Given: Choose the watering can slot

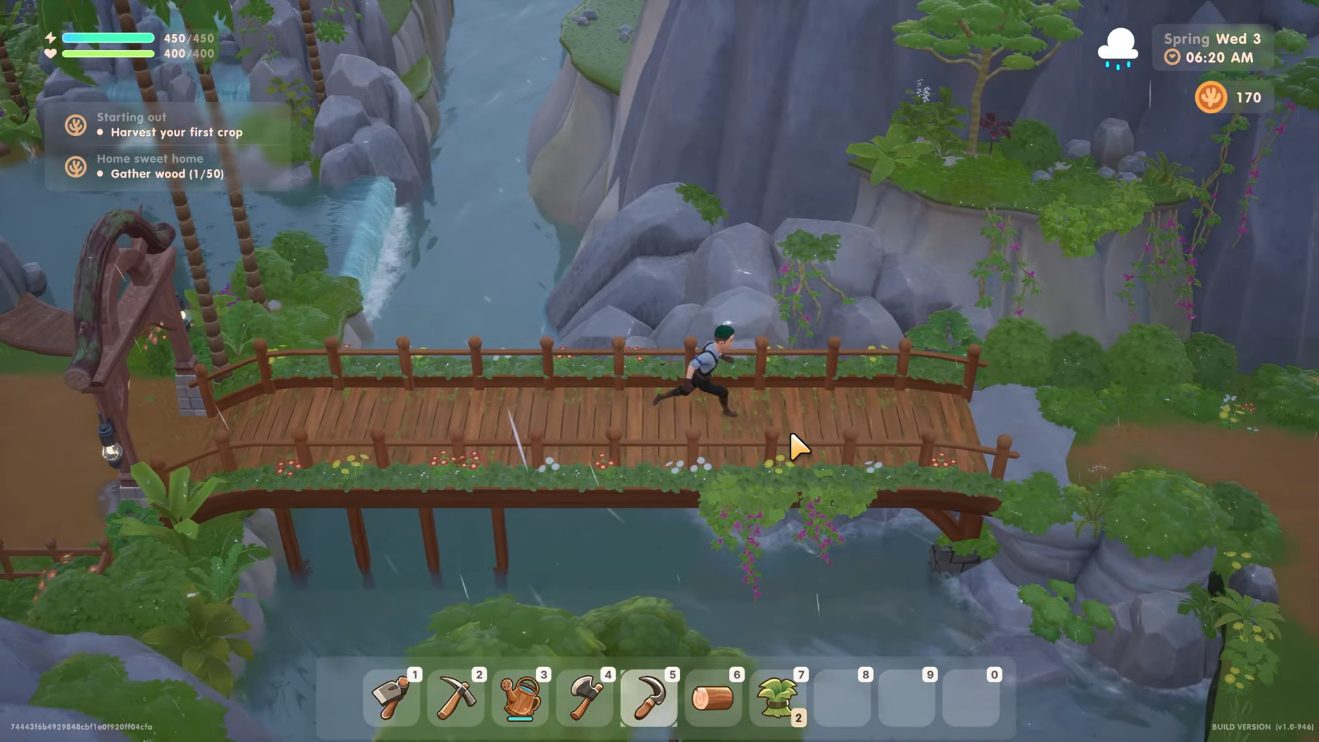Looking at the screenshot, I should coord(520,697).
